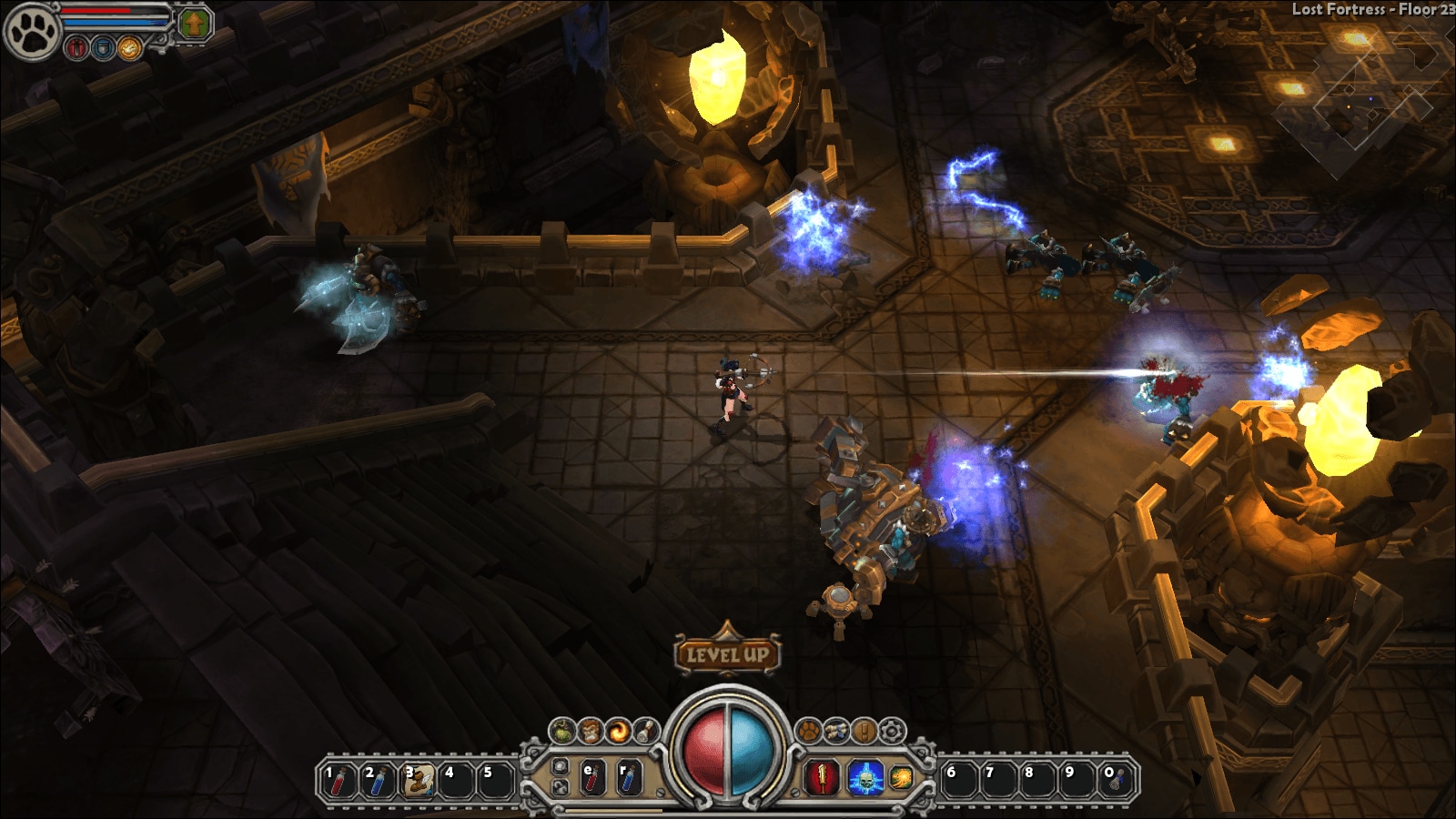Open the gear options menu

coord(892,730)
